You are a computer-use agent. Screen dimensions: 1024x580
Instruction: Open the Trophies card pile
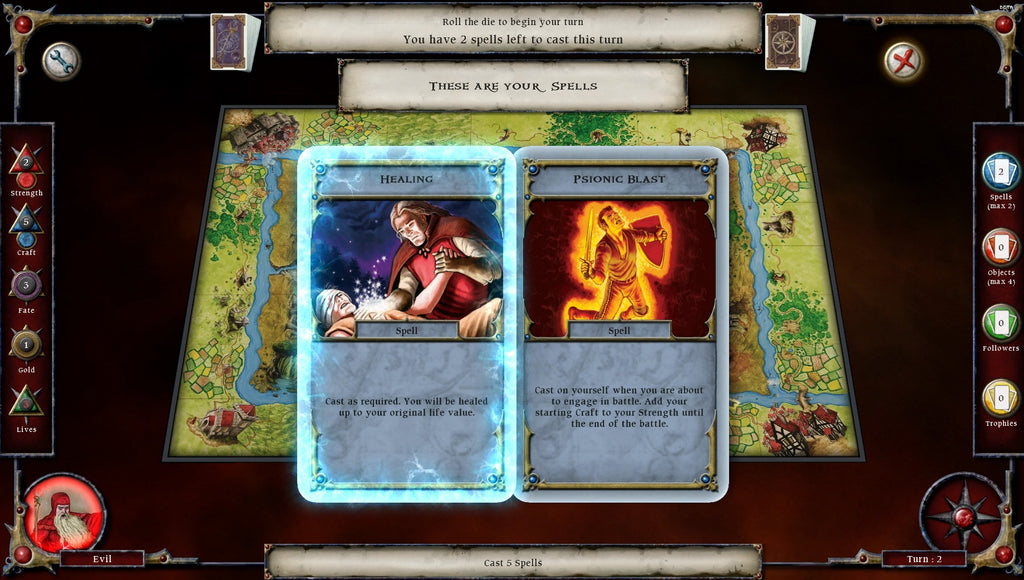pos(1000,398)
